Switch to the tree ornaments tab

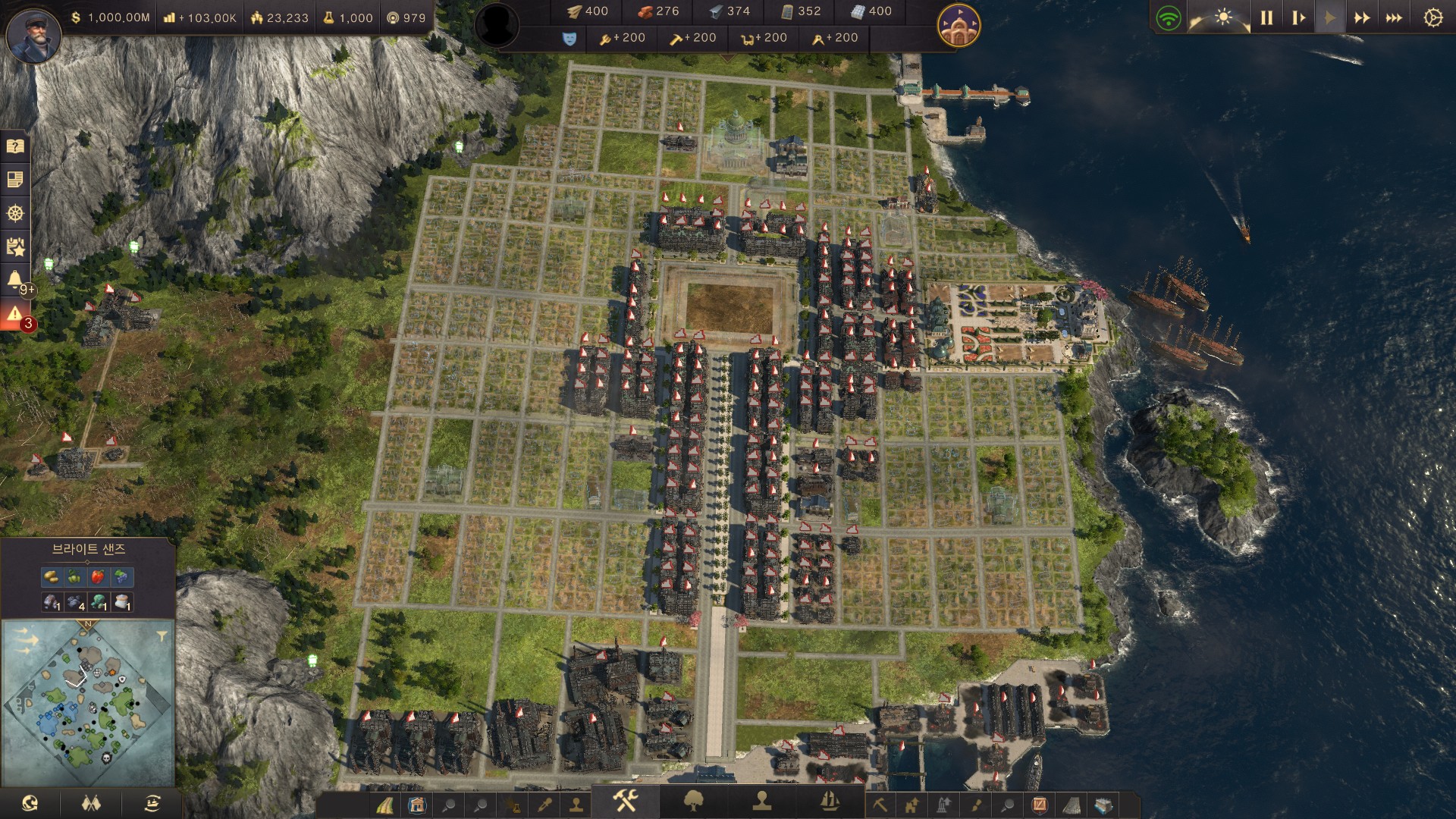pyautogui.click(x=693, y=801)
